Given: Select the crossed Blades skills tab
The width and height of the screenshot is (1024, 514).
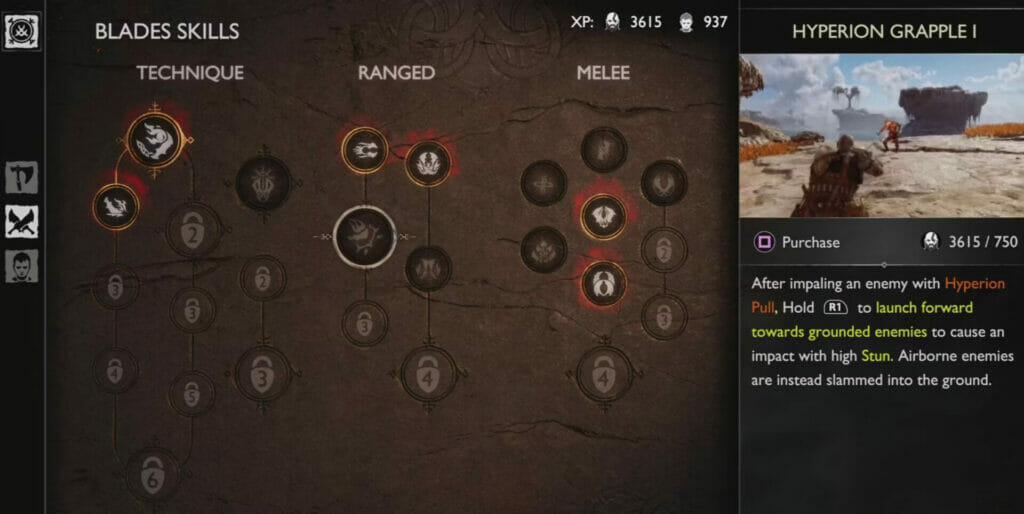Looking at the screenshot, I should coord(21,222).
